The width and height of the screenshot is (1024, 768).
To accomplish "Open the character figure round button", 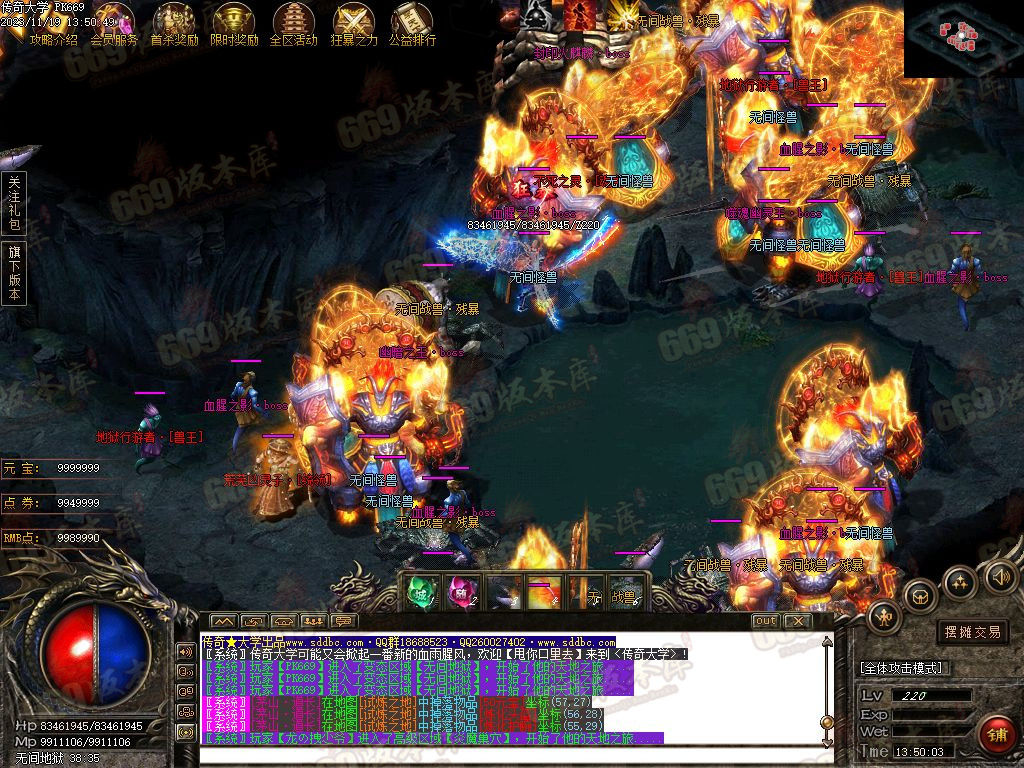I will 884,617.
